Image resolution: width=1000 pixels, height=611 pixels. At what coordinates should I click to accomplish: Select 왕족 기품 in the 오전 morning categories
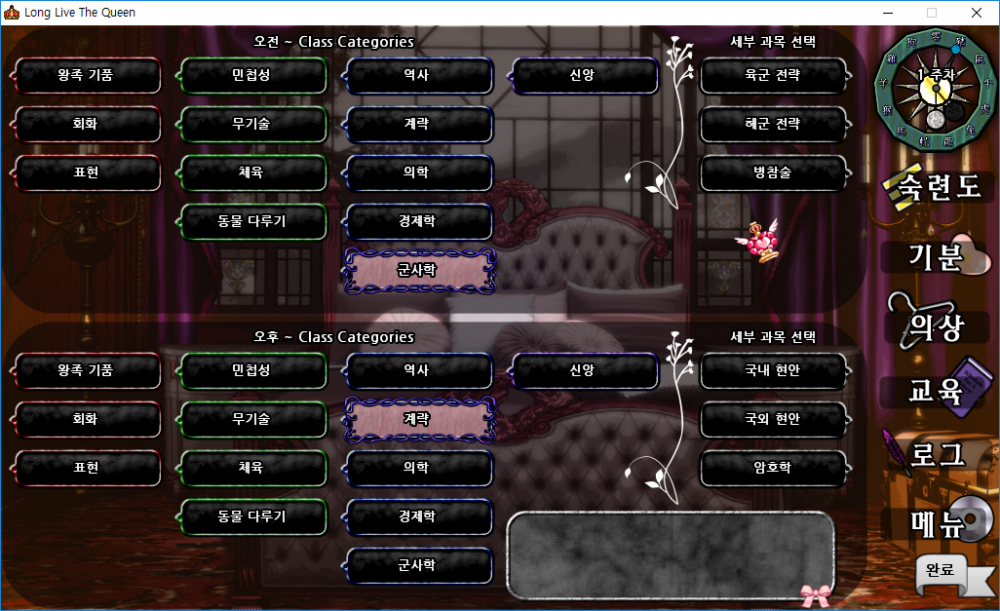click(86, 75)
